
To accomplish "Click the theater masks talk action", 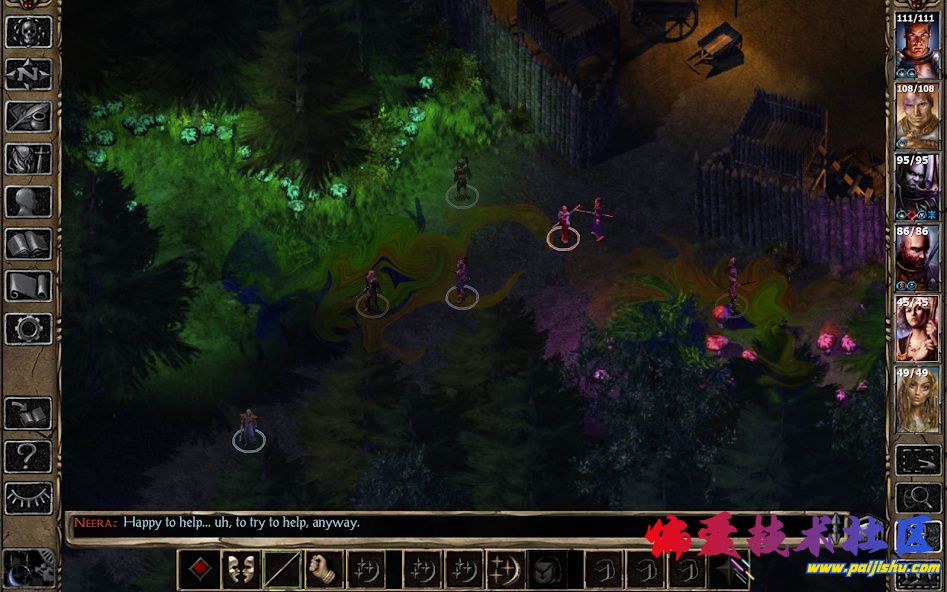I will click(239, 570).
